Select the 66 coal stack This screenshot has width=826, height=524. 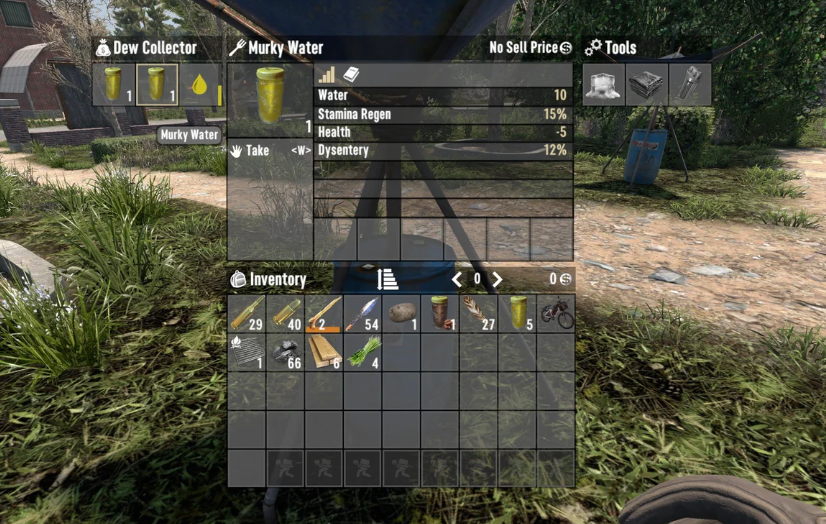pos(286,351)
